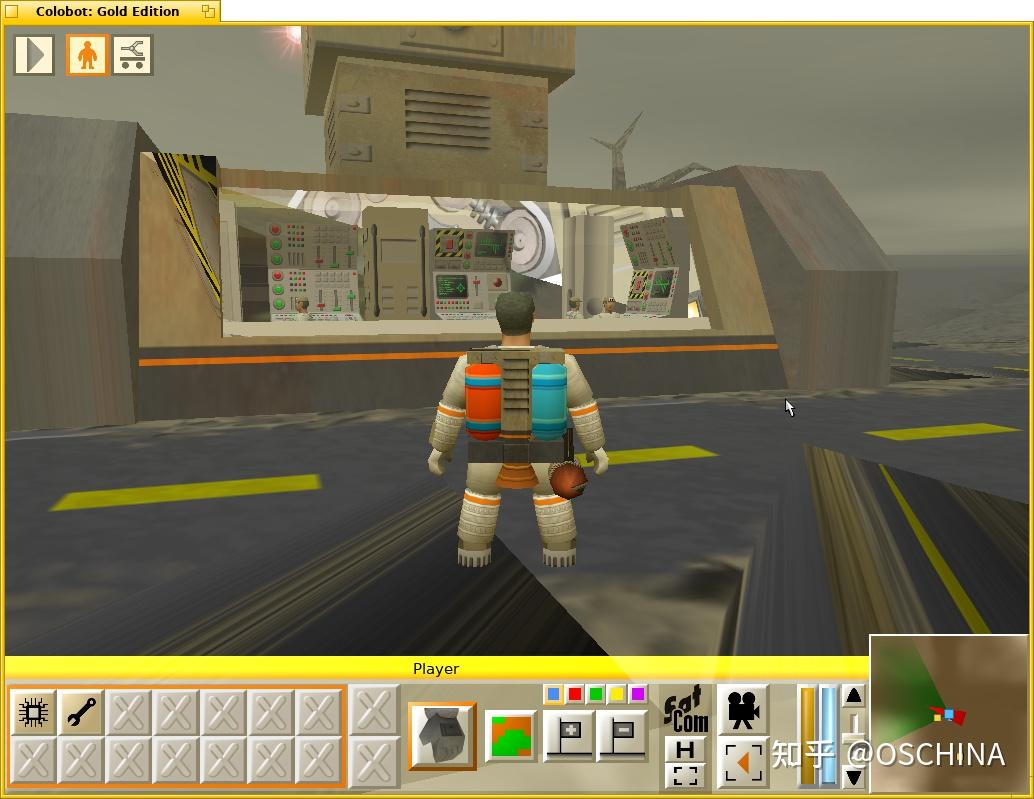Click the orange left-arrow camera button
1034x799 pixels.
click(x=742, y=763)
